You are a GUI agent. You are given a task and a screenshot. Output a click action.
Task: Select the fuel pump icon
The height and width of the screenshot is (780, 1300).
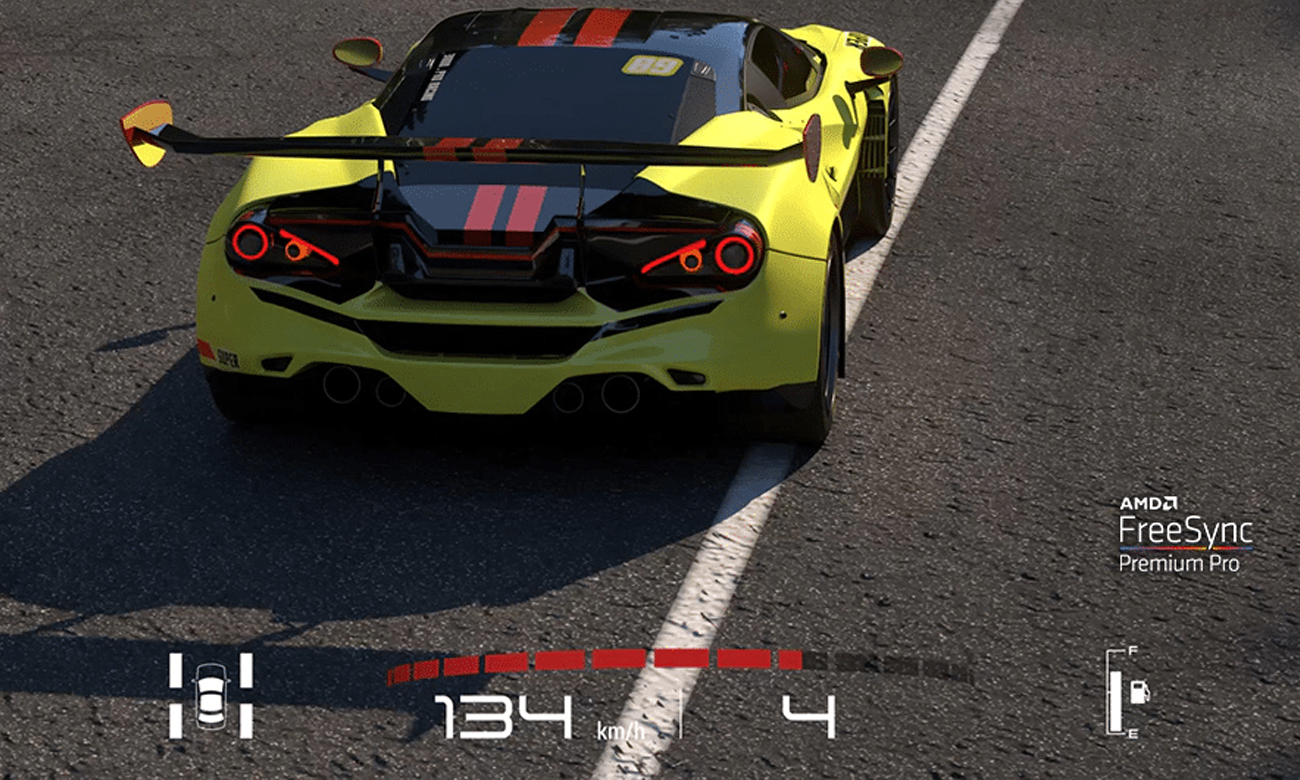click(1139, 691)
